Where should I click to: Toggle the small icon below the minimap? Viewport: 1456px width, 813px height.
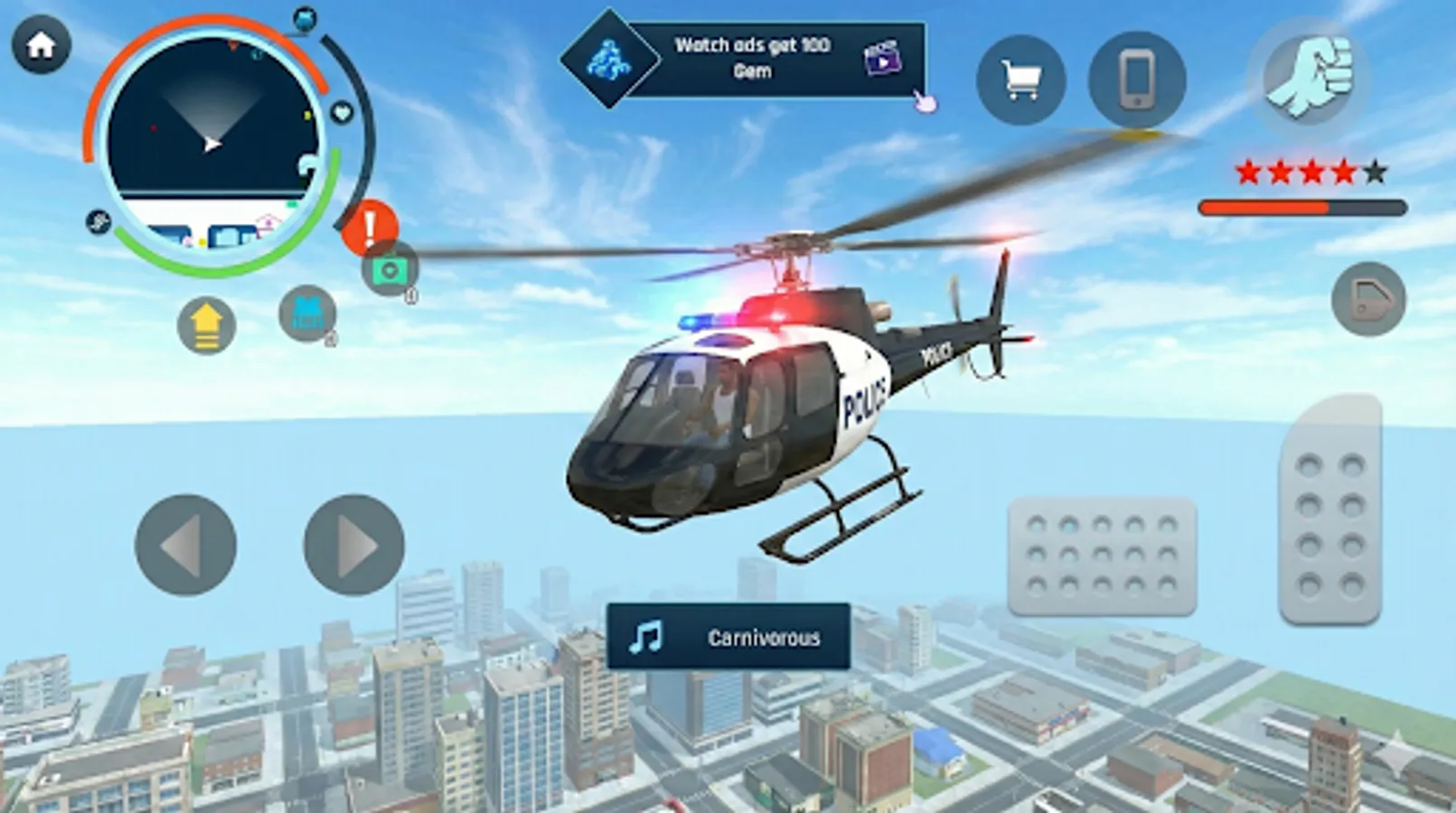(98, 221)
